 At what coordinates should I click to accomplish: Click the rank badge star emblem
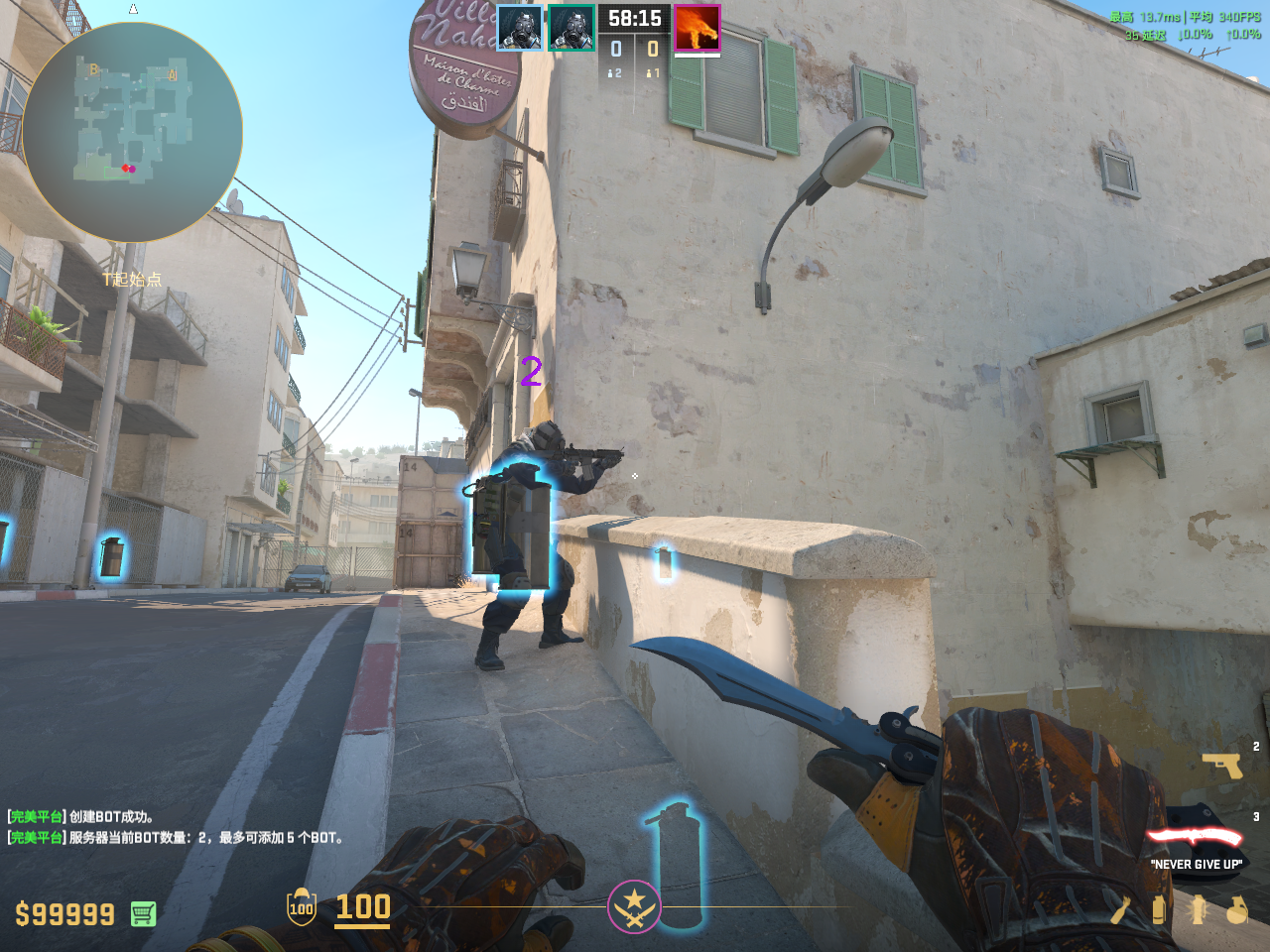pyautogui.click(x=634, y=906)
